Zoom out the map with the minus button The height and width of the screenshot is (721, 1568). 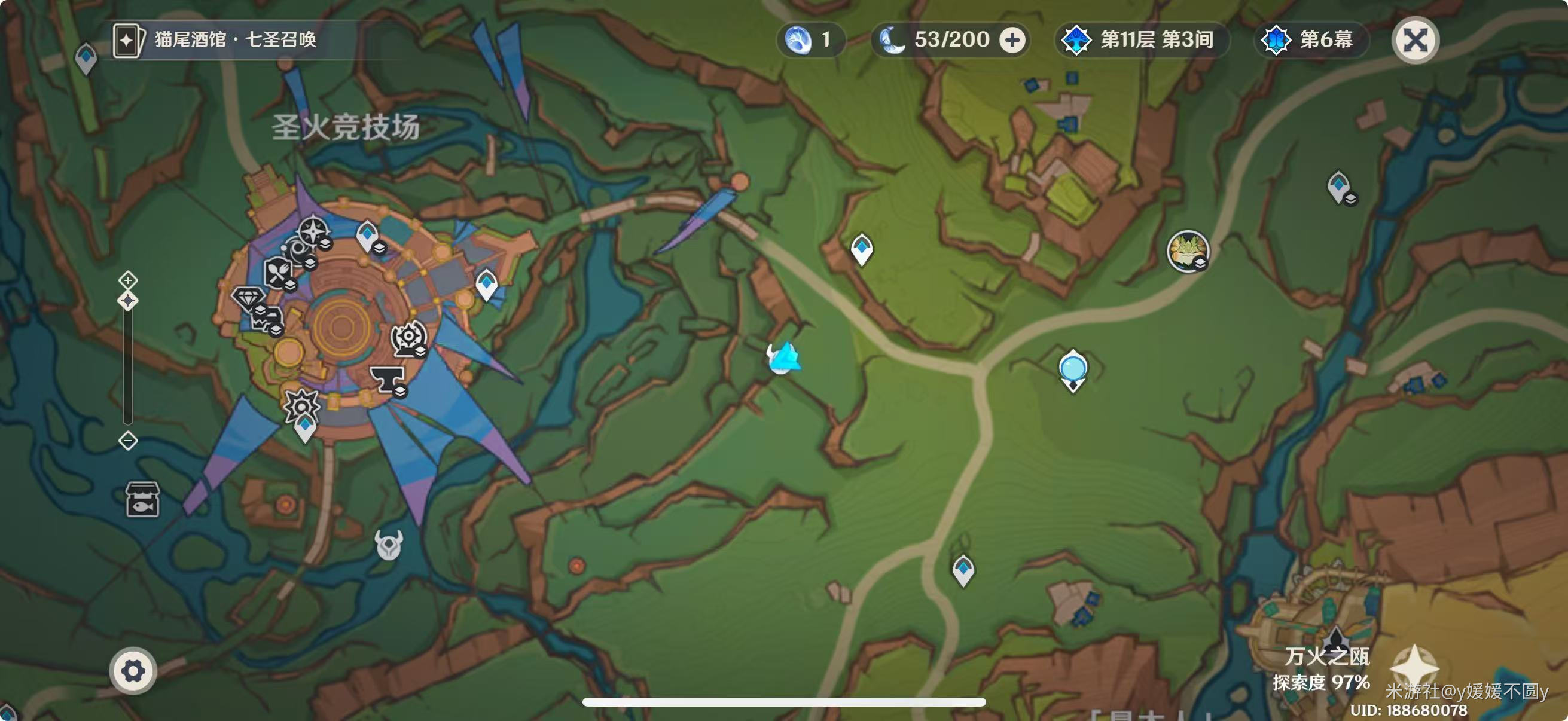click(x=128, y=440)
